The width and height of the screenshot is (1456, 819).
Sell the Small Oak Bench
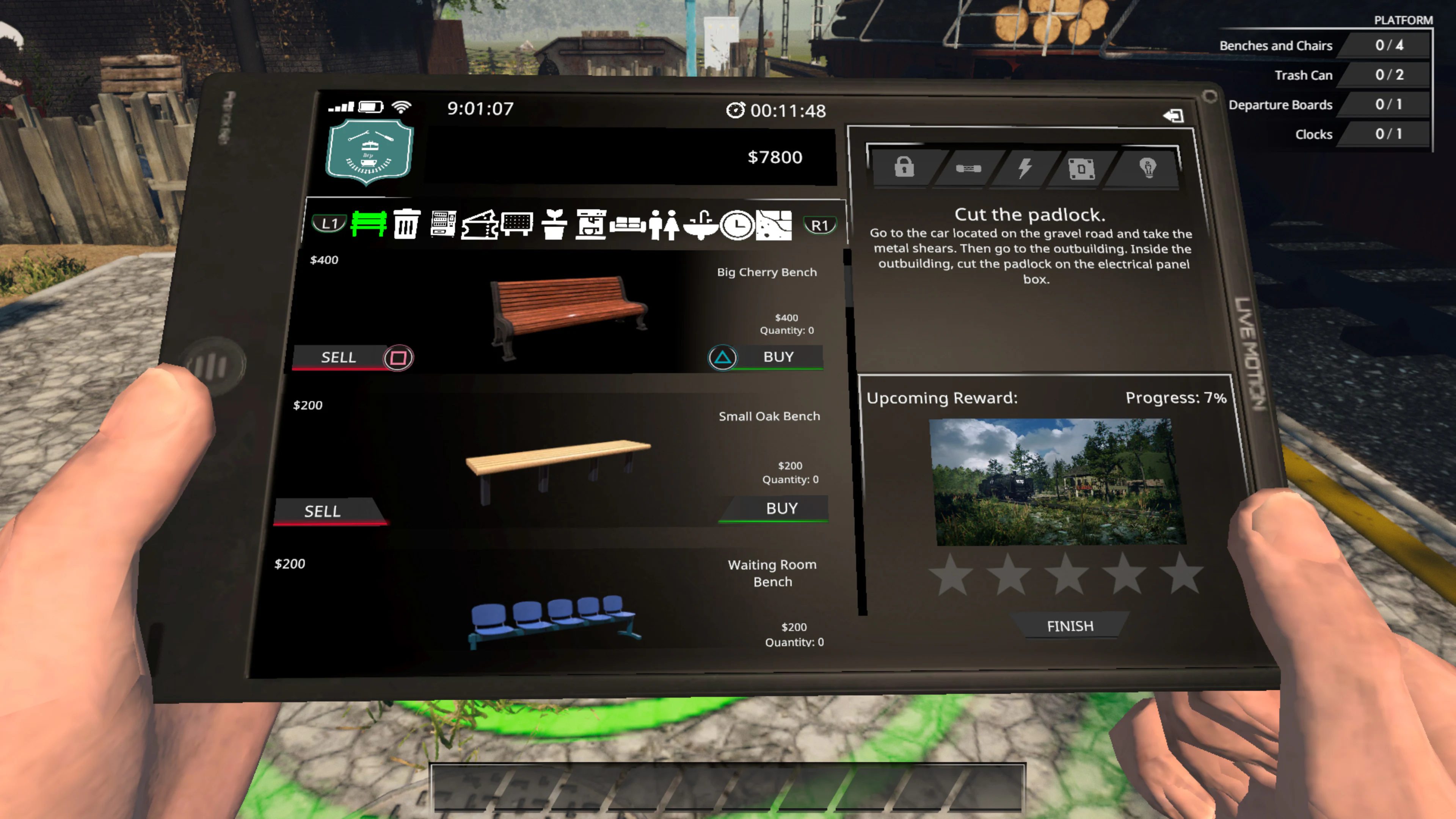323,511
